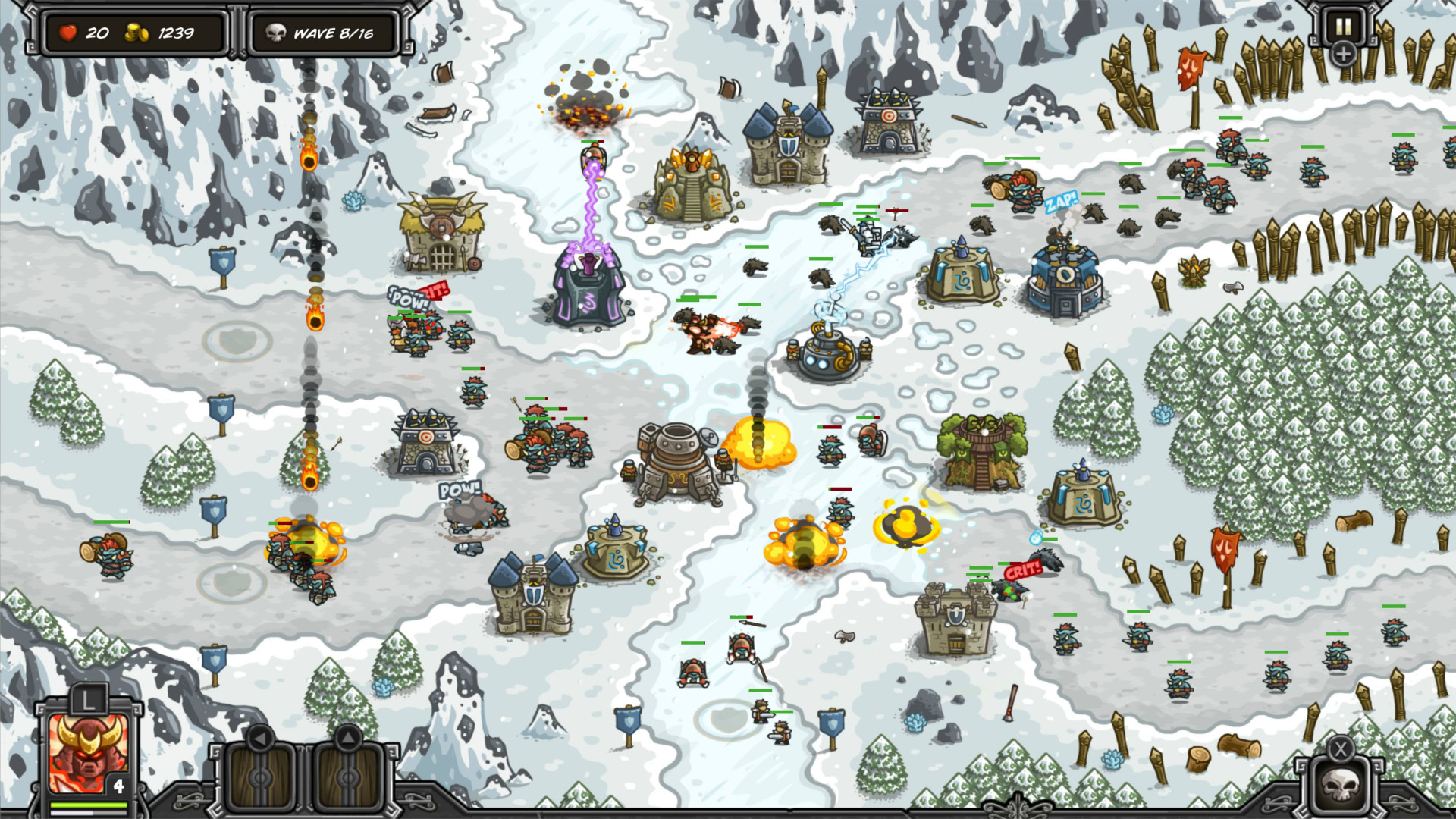Select the blue-roofed barracks castle lower left
This screenshot has height=819, width=1456.
click(535, 603)
